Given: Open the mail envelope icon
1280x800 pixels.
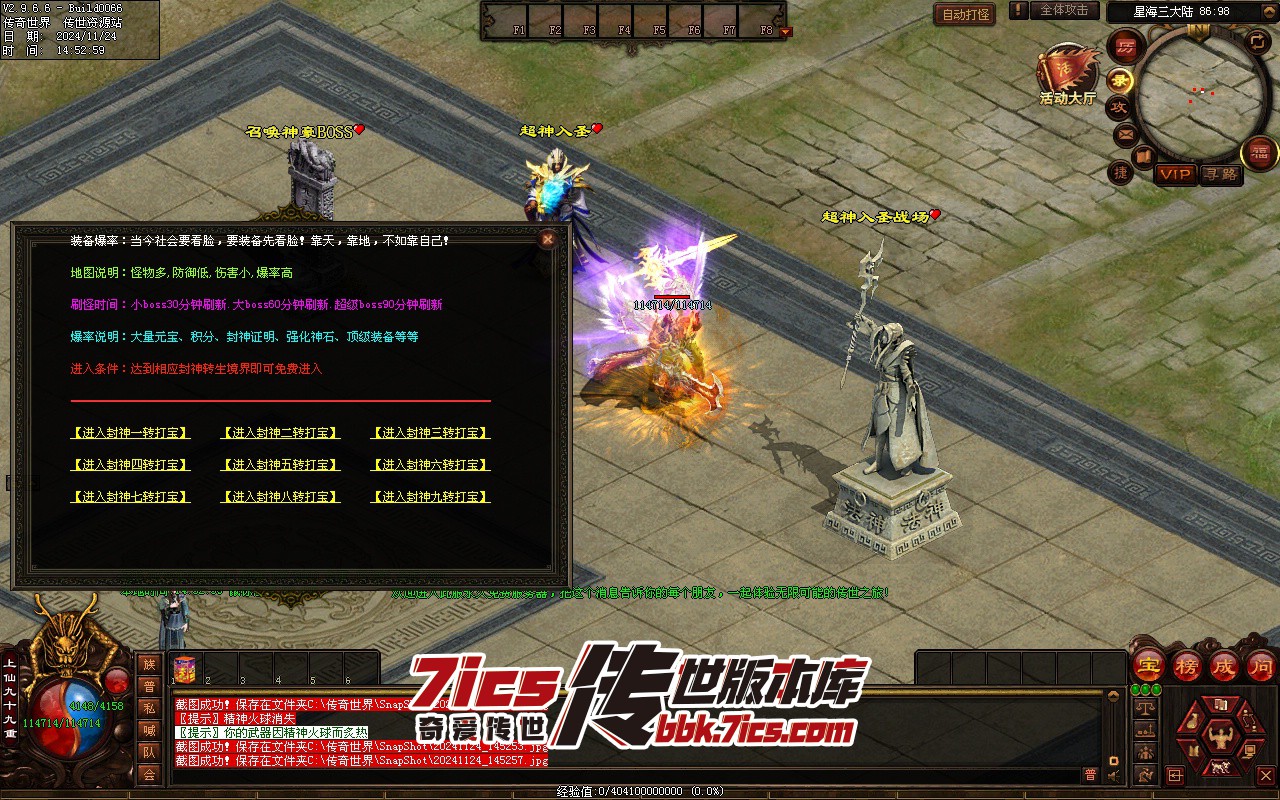Looking at the screenshot, I should click(x=1125, y=133).
